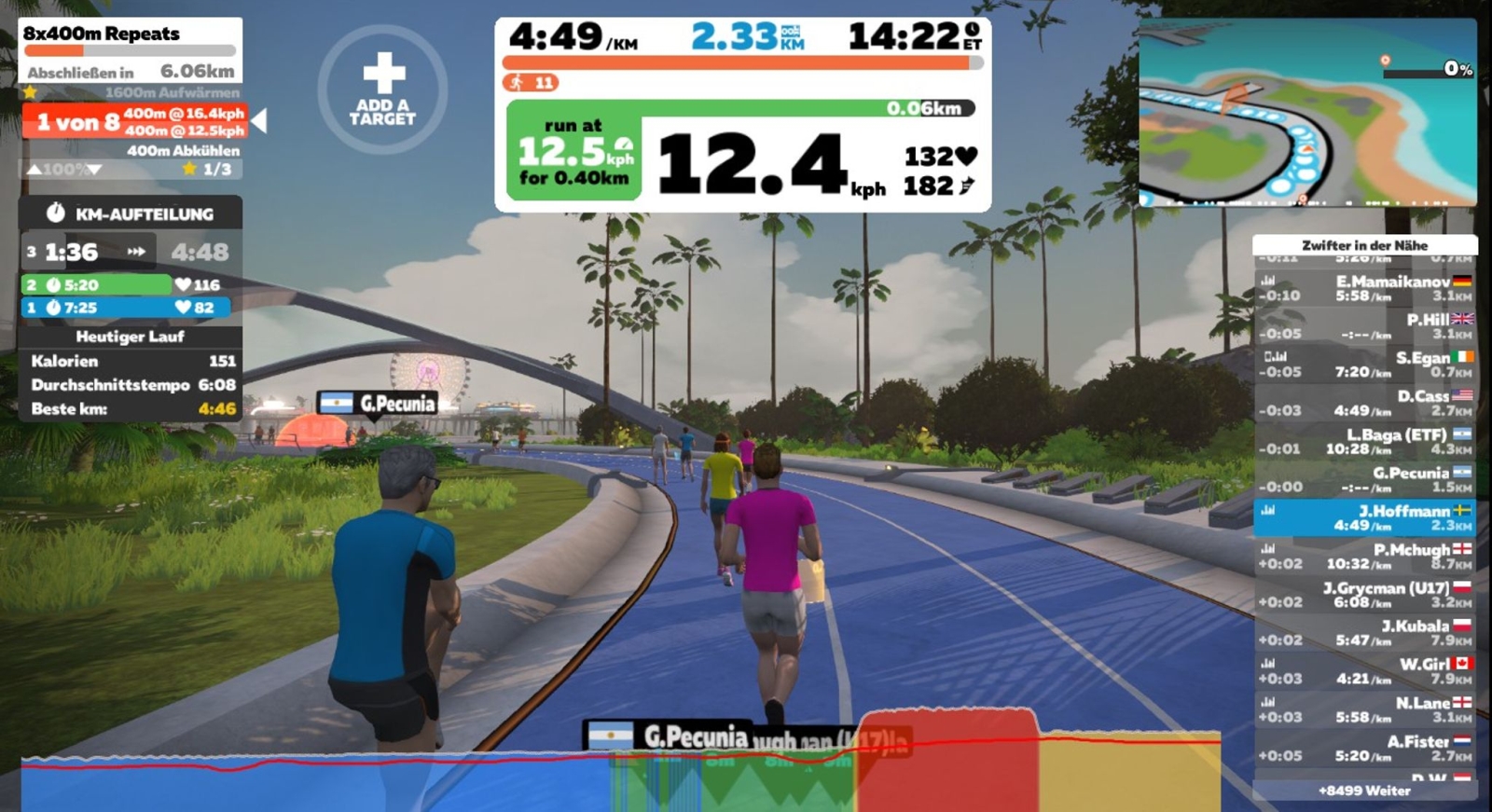Choose P.Hill from nearby Zwifters
Screen dimensions: 1492x812
pos(1364,326)
